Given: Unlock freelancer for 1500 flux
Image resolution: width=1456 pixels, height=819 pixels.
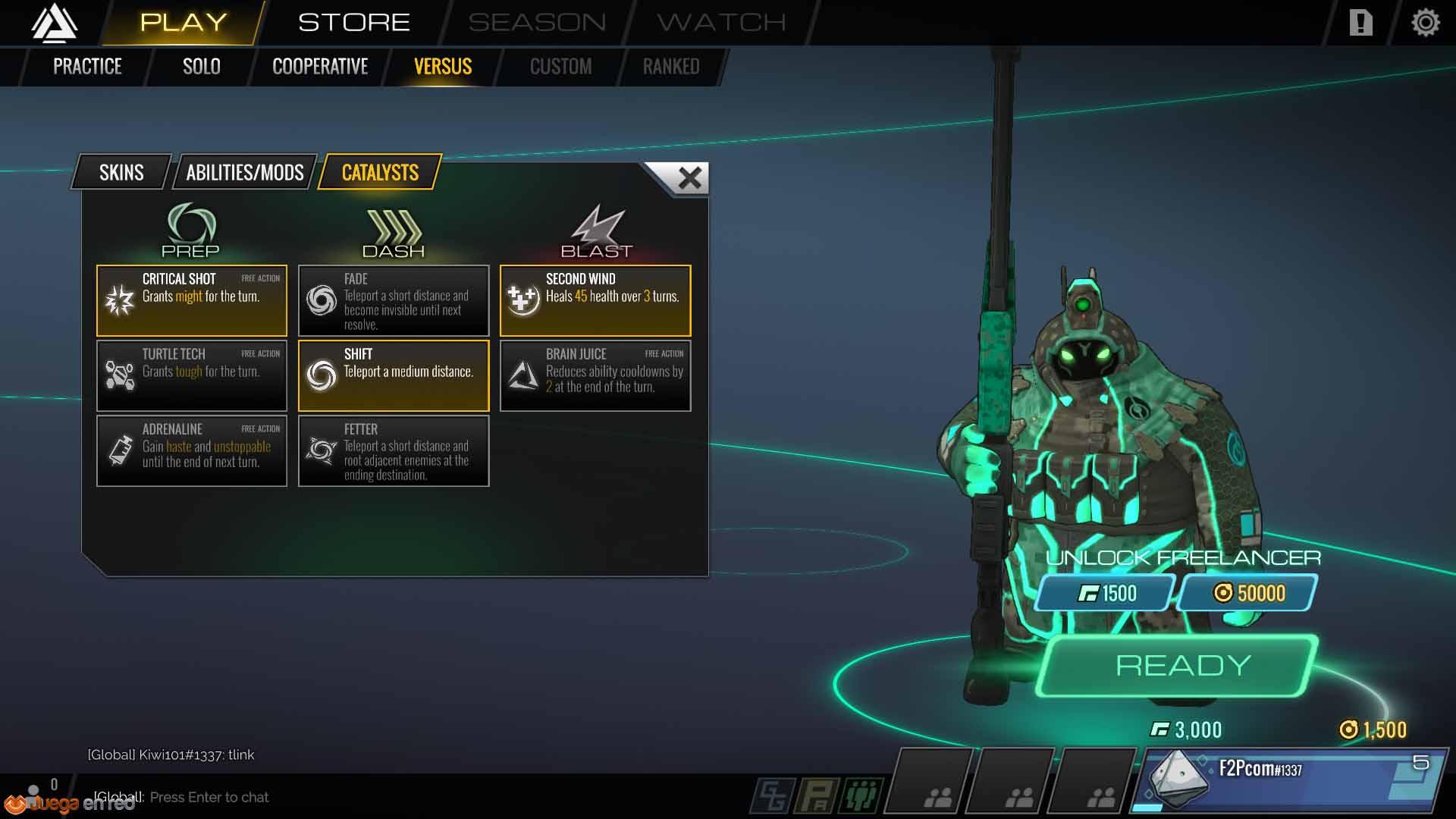Looking at the screenshot, I should pos(1106,593).
